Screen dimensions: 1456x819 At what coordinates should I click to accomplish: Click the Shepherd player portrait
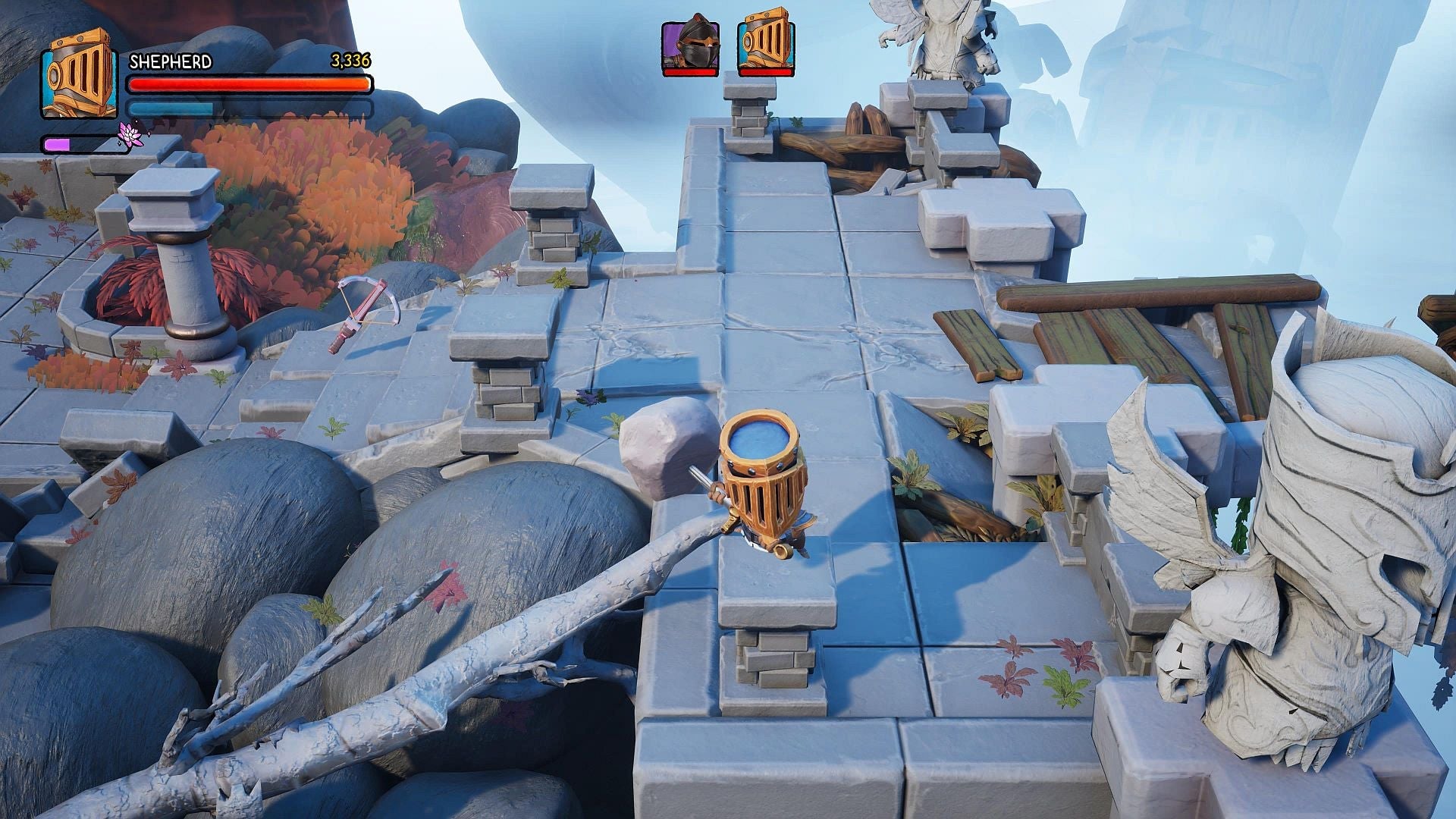tap(78, 74)
